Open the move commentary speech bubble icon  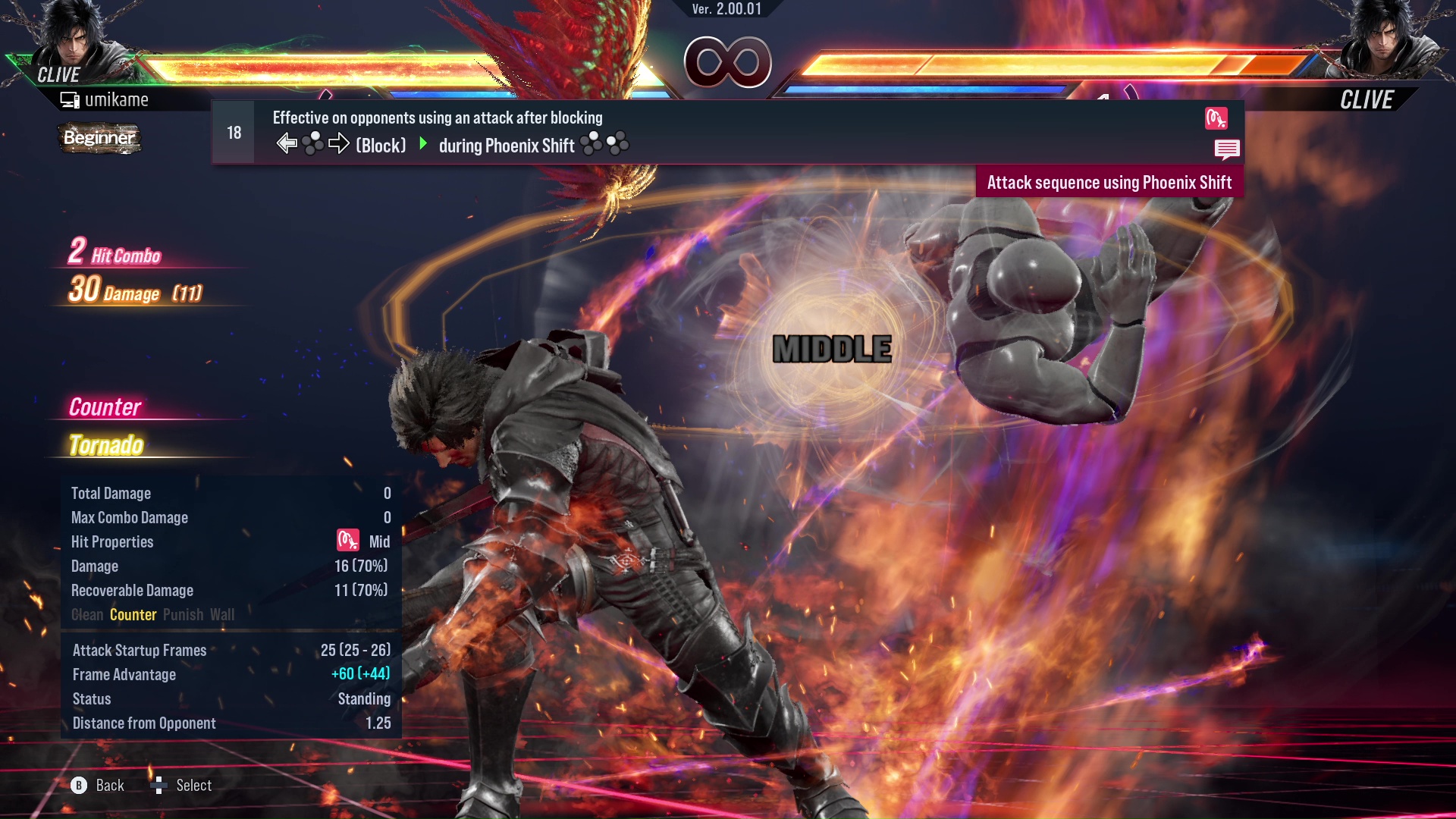pos(1227,150)
